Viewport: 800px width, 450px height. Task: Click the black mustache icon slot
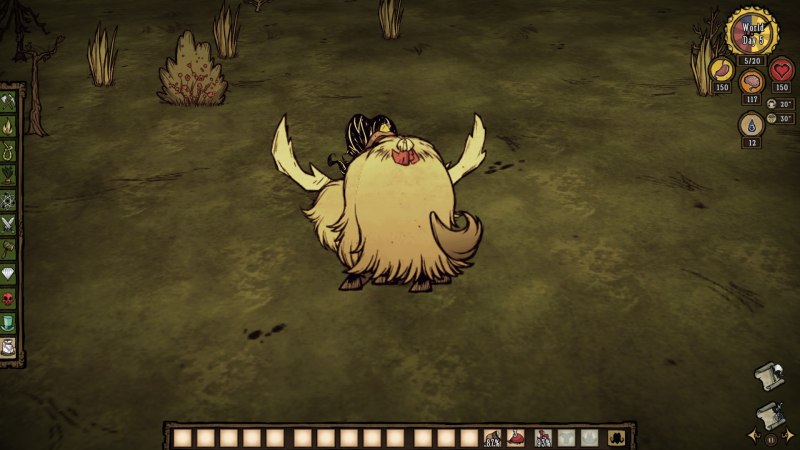[617, 437]
